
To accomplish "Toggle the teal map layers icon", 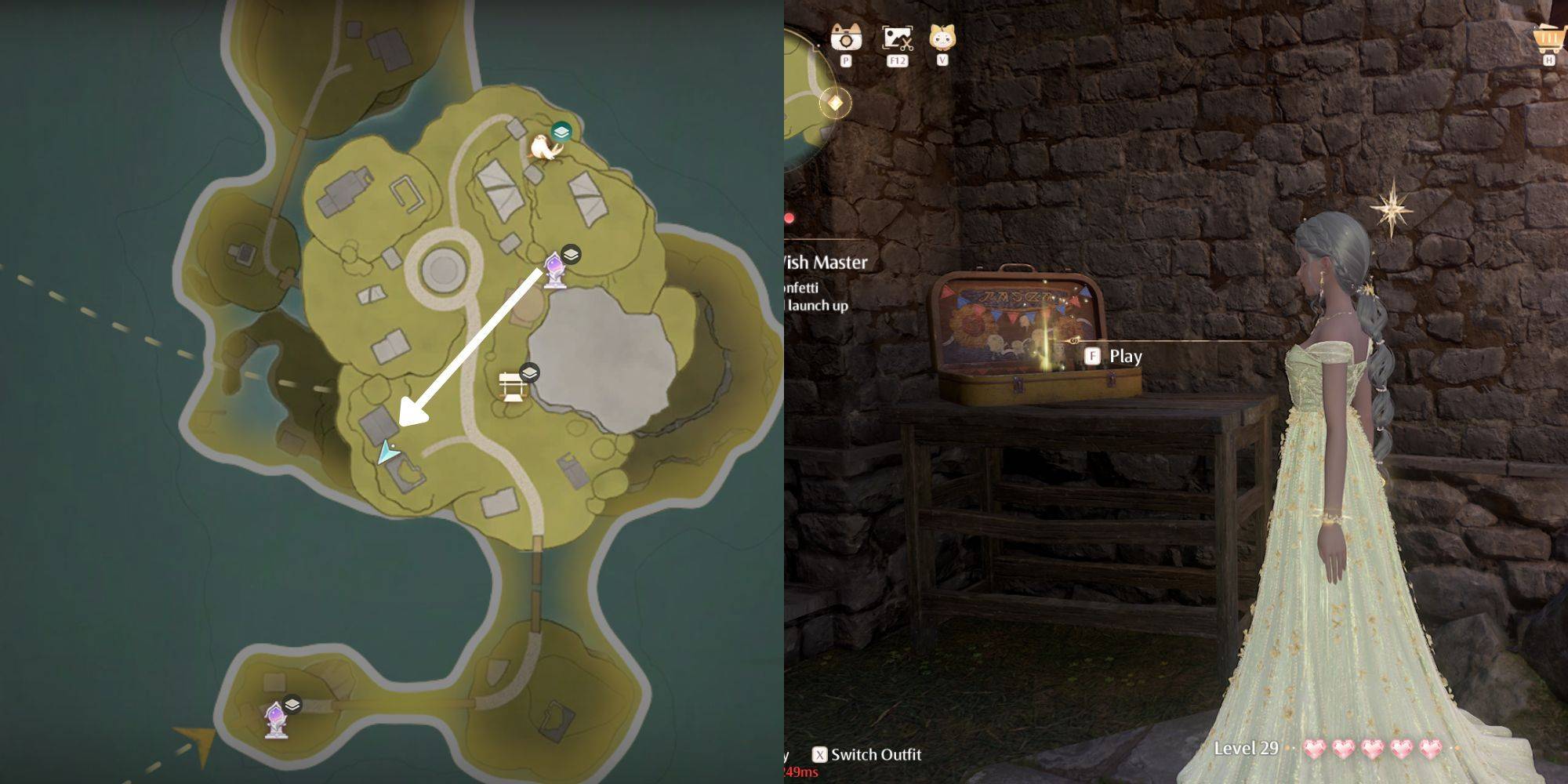I will pos(561,132).
